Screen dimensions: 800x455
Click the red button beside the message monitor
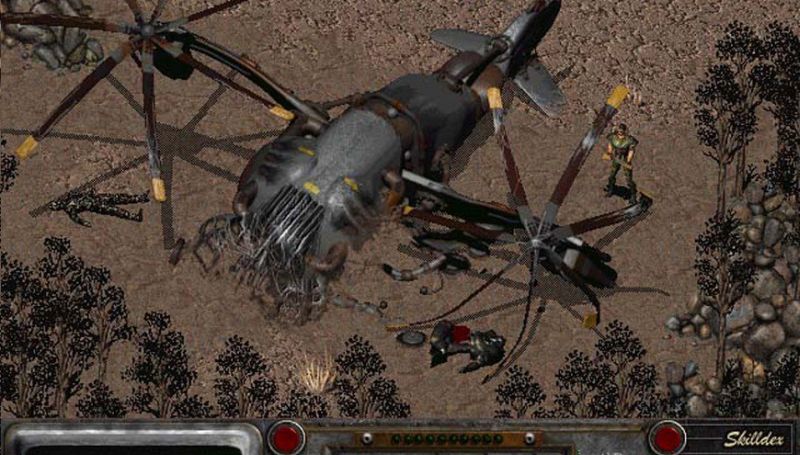pyautogui.click(x=287, y=438)
